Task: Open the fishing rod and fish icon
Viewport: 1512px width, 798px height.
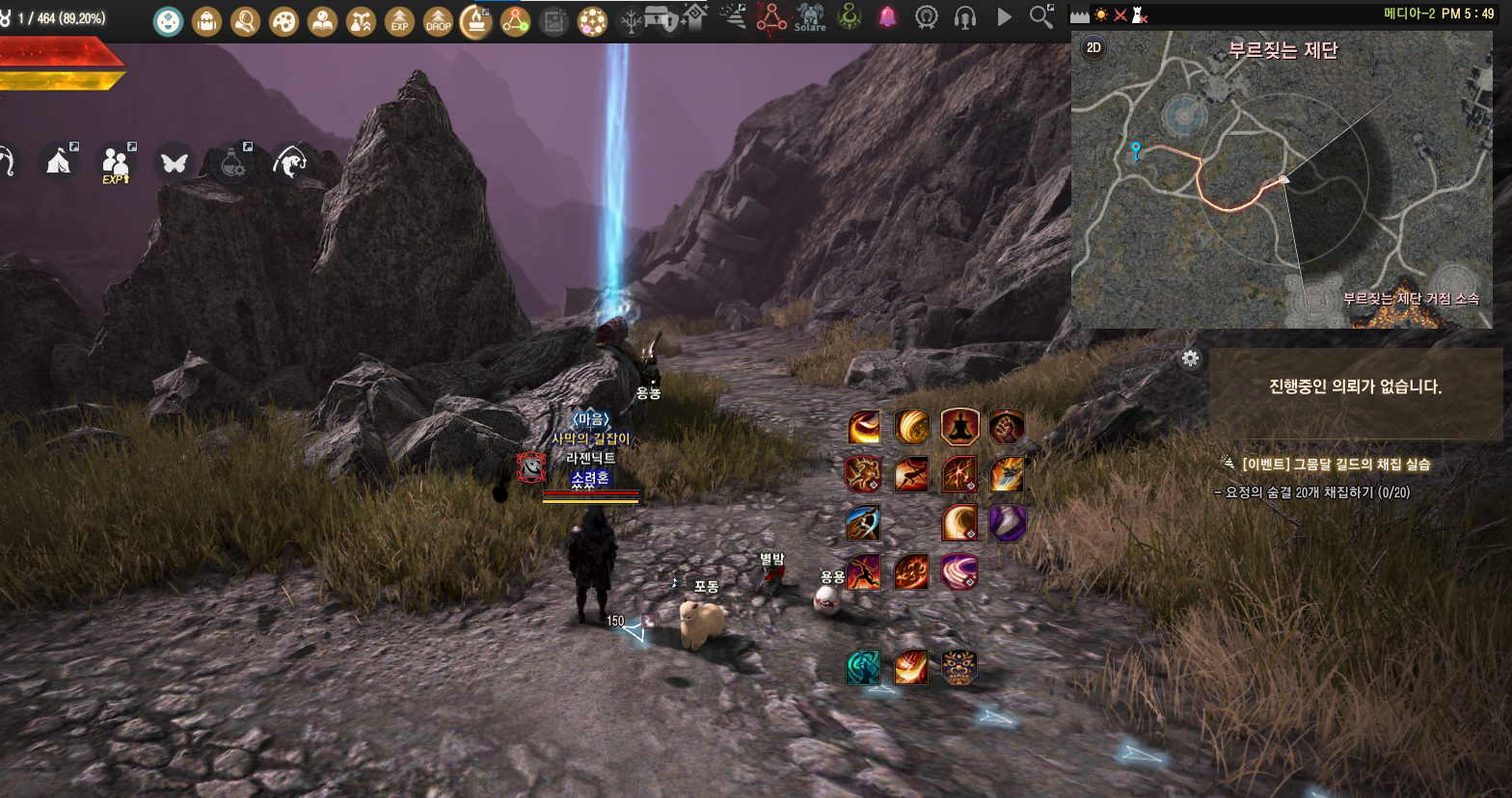Action: 289,162
